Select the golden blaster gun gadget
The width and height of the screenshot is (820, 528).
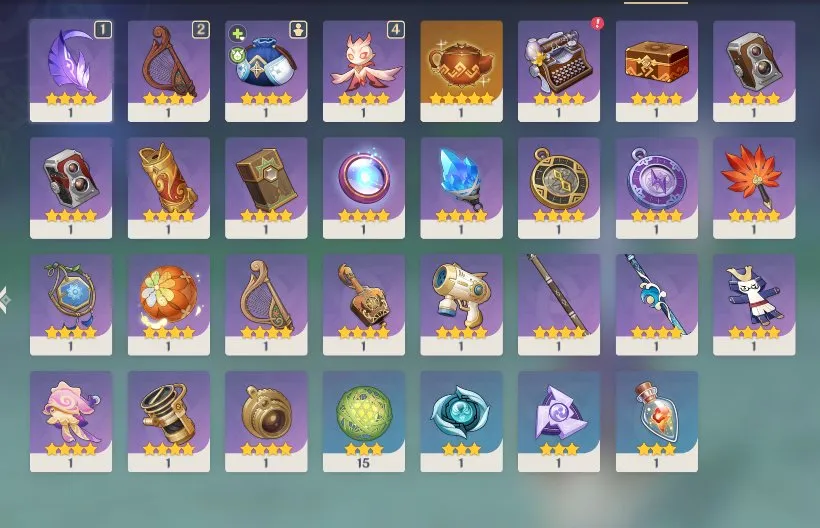[x=461, y=298]
